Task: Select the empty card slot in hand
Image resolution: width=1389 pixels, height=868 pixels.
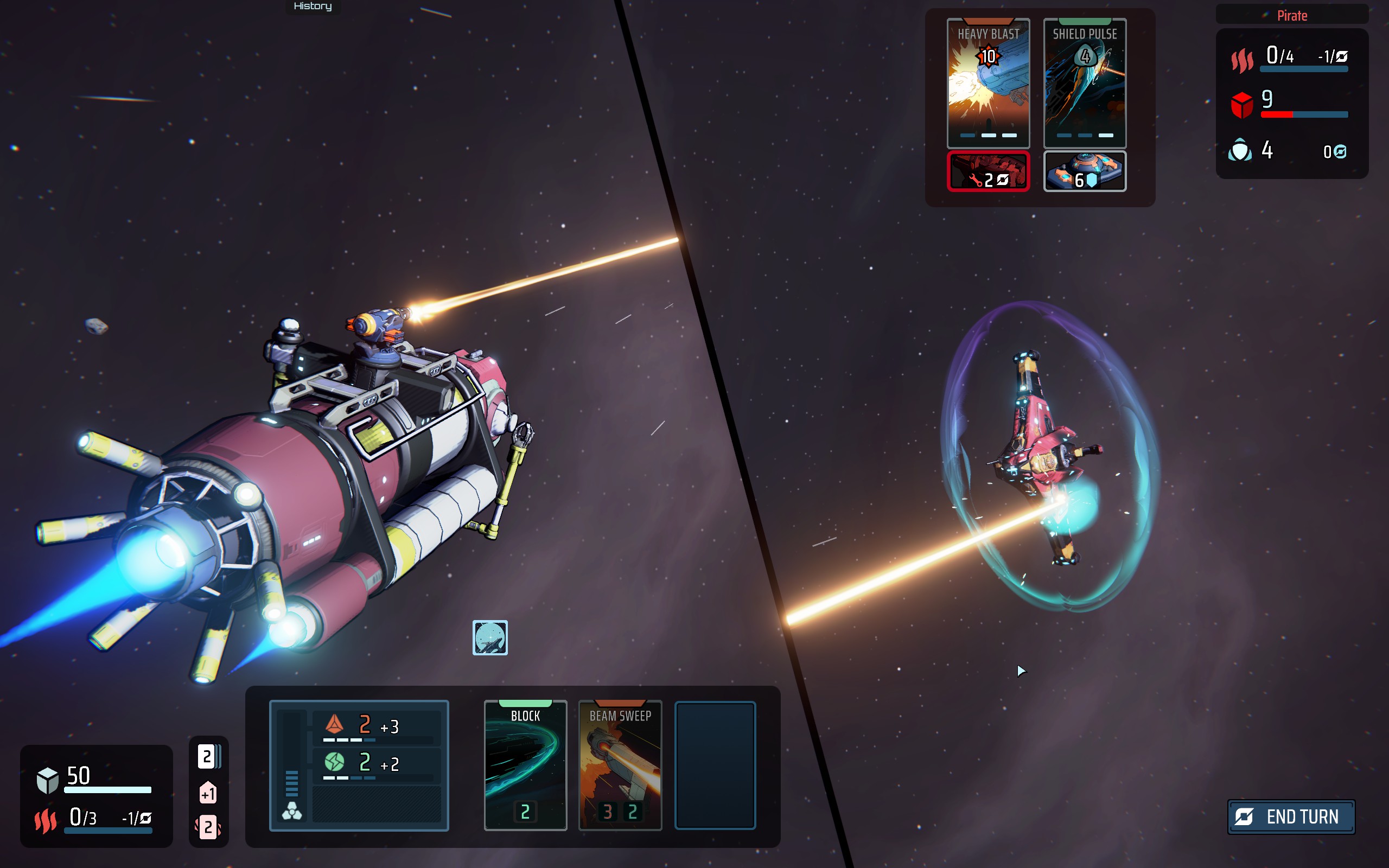Action: pos(715,765)
